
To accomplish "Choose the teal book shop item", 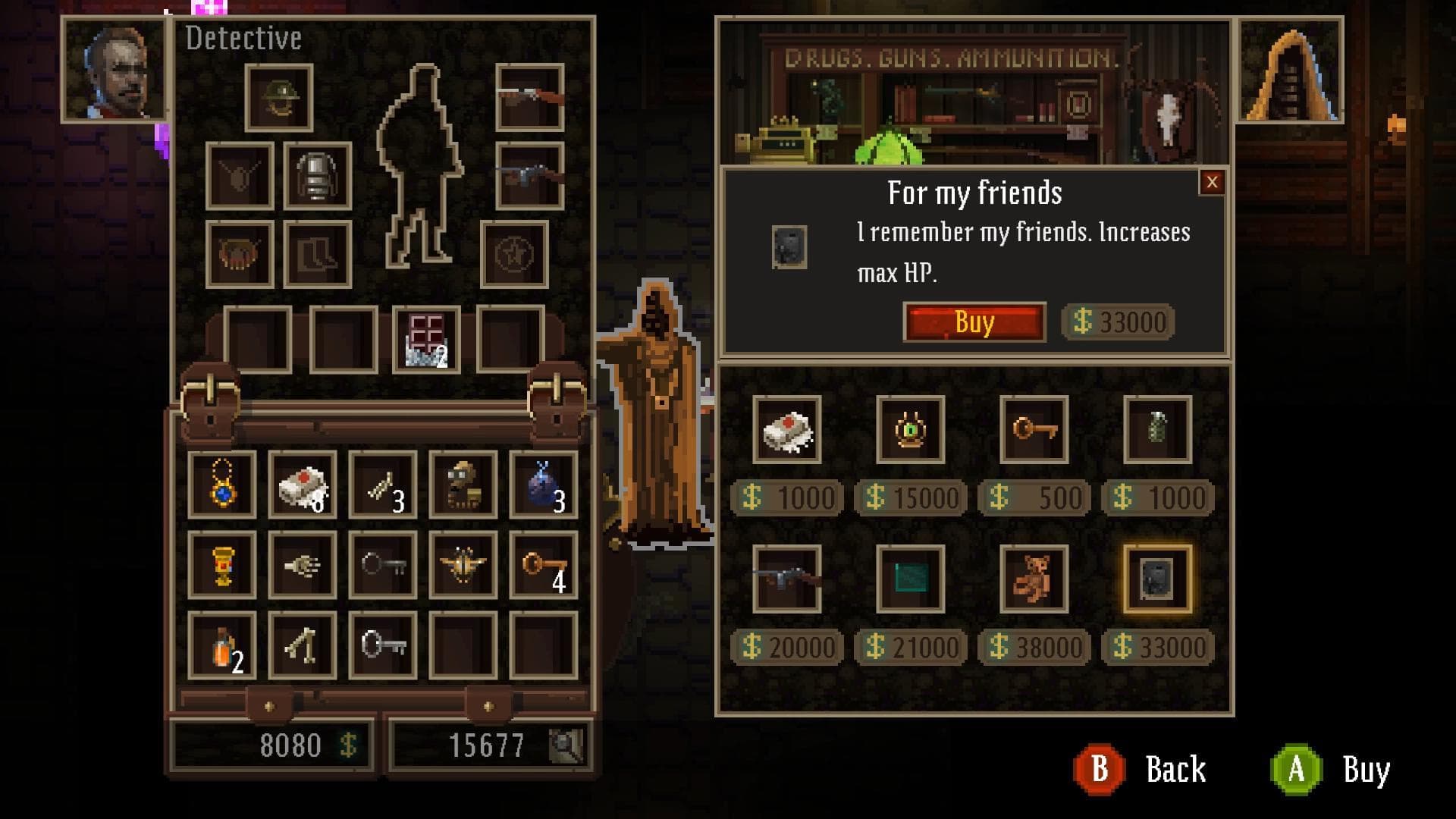I will pos(910,579).
